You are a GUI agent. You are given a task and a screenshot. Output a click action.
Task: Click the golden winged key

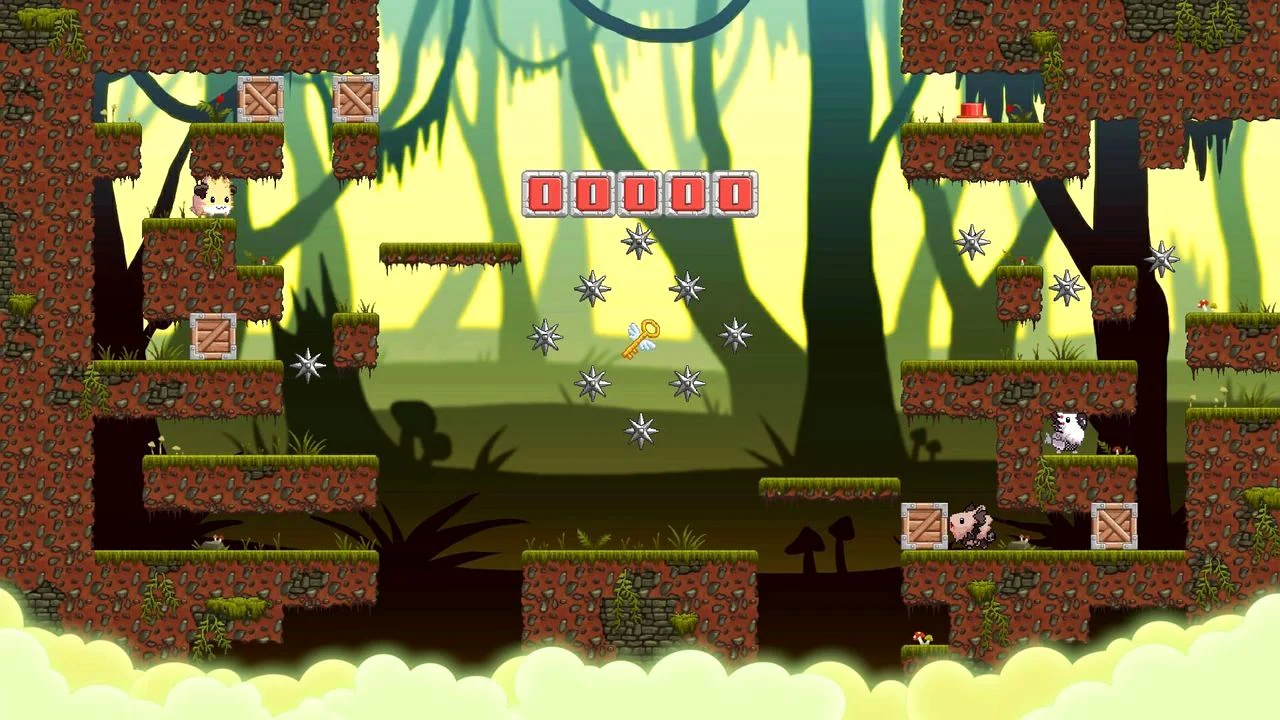pos(640,337)
